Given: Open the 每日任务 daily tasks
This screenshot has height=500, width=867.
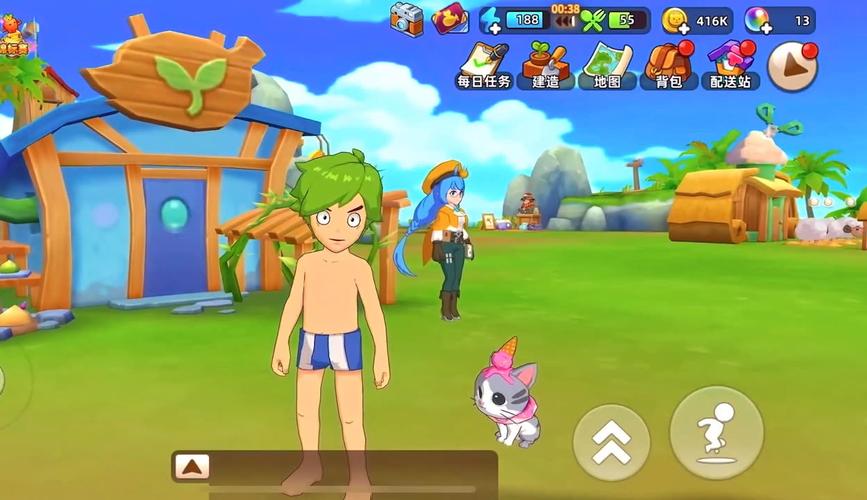Looking at the screenshot, I should tap(484, 65).
